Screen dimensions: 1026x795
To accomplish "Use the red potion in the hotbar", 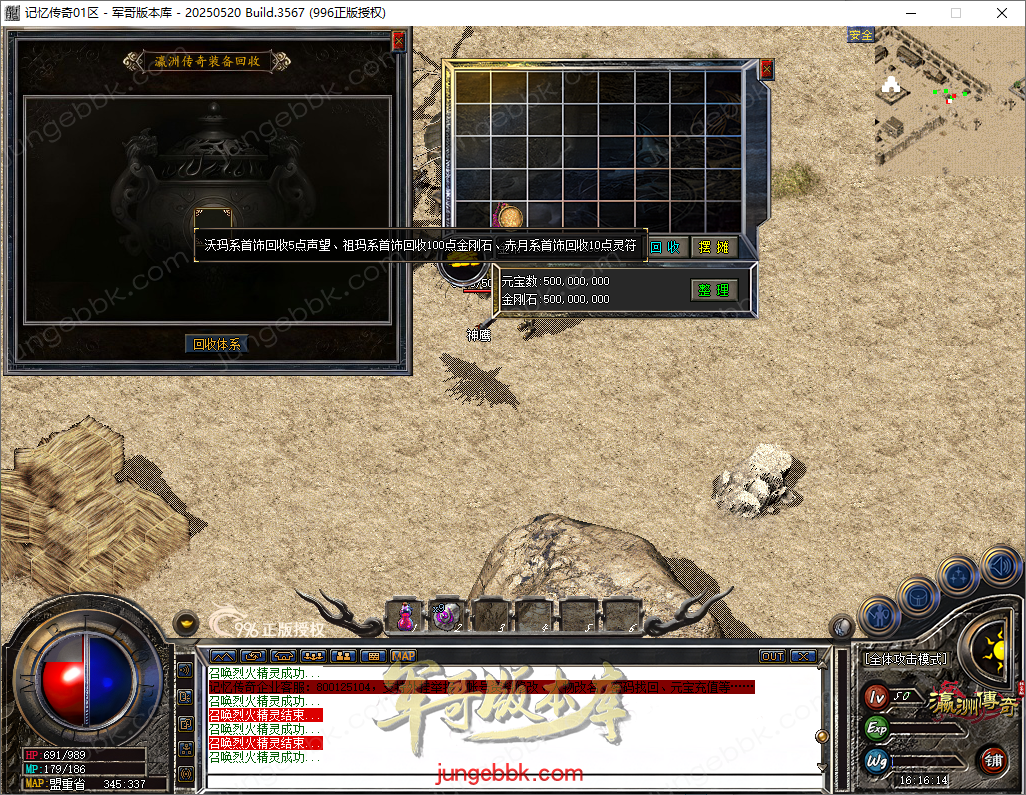I will (x=406, y=615).
